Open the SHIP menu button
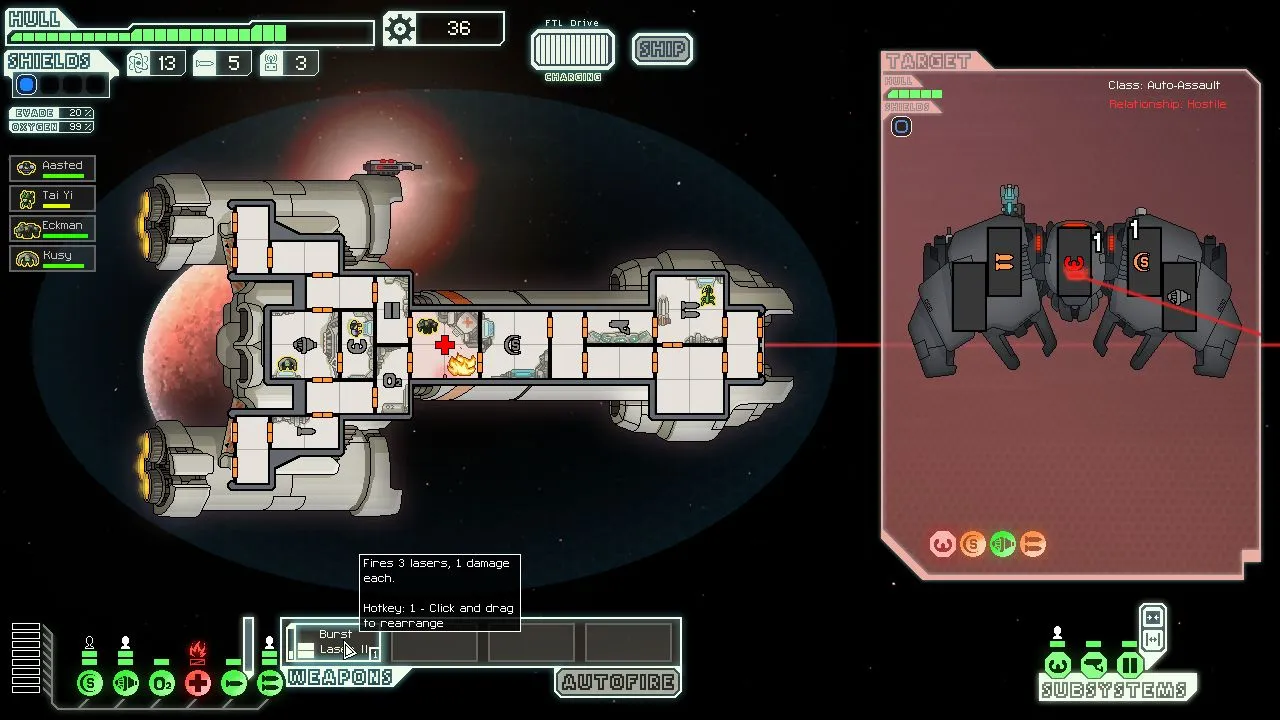The height and width of the screenshot is (720, 1280). click(662, 49)
